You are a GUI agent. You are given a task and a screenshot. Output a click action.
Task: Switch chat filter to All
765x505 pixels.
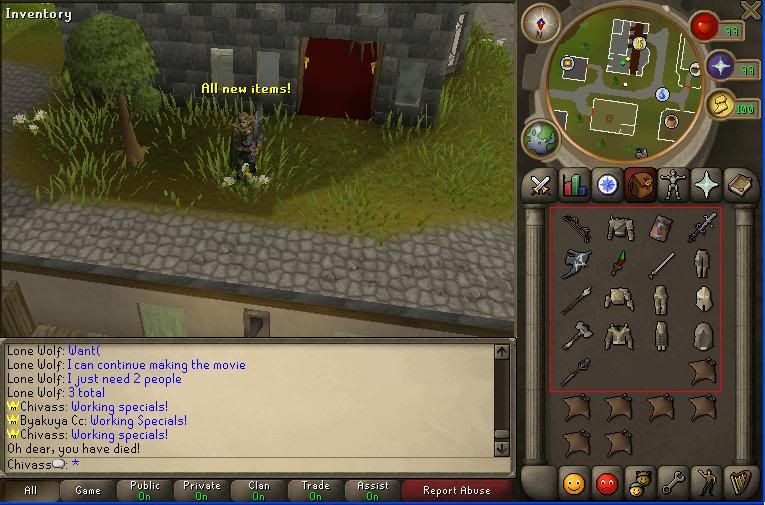30,490
